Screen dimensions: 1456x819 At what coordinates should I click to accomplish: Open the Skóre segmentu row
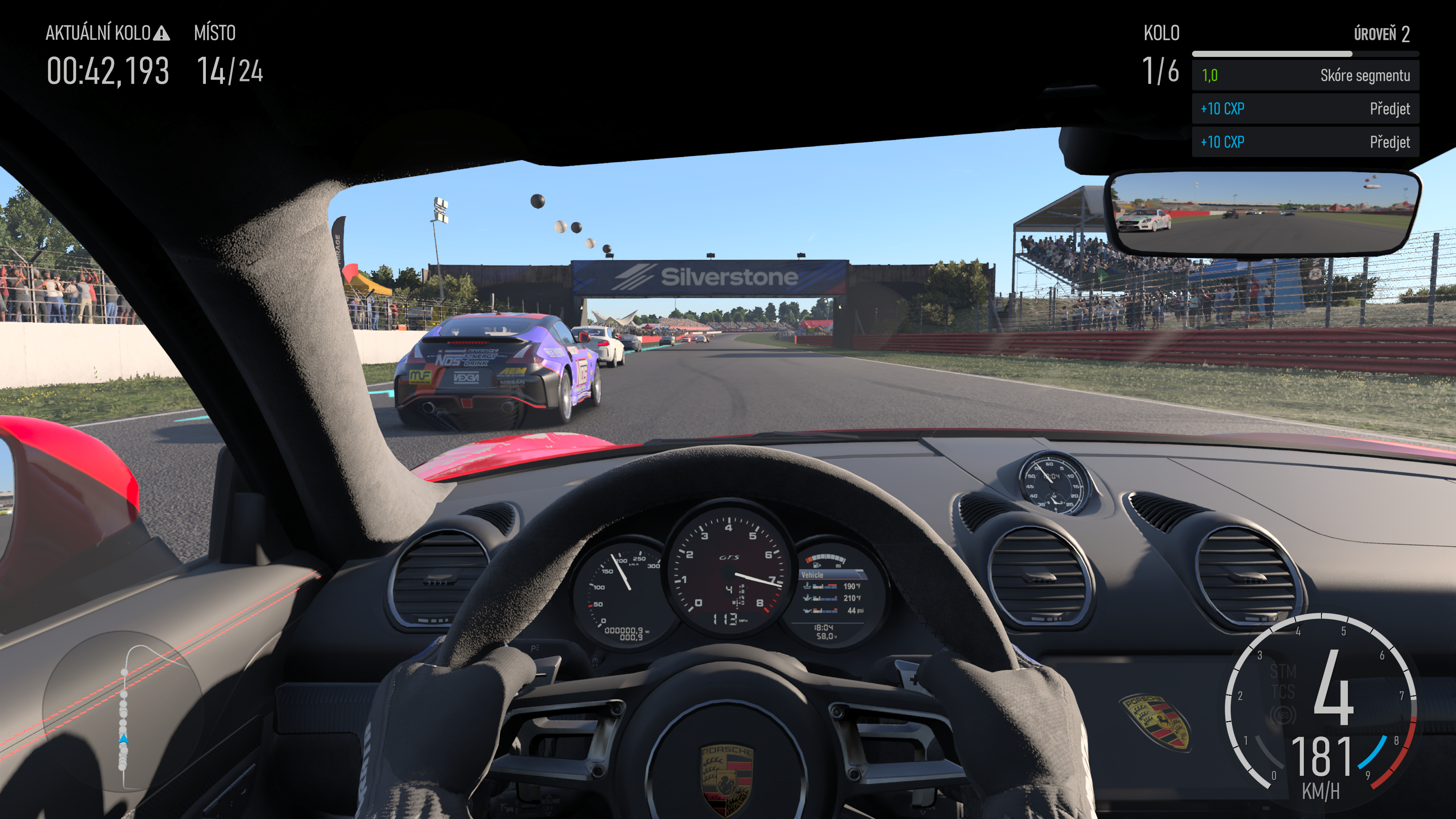pyautogui.click(x=1305, y=76)
